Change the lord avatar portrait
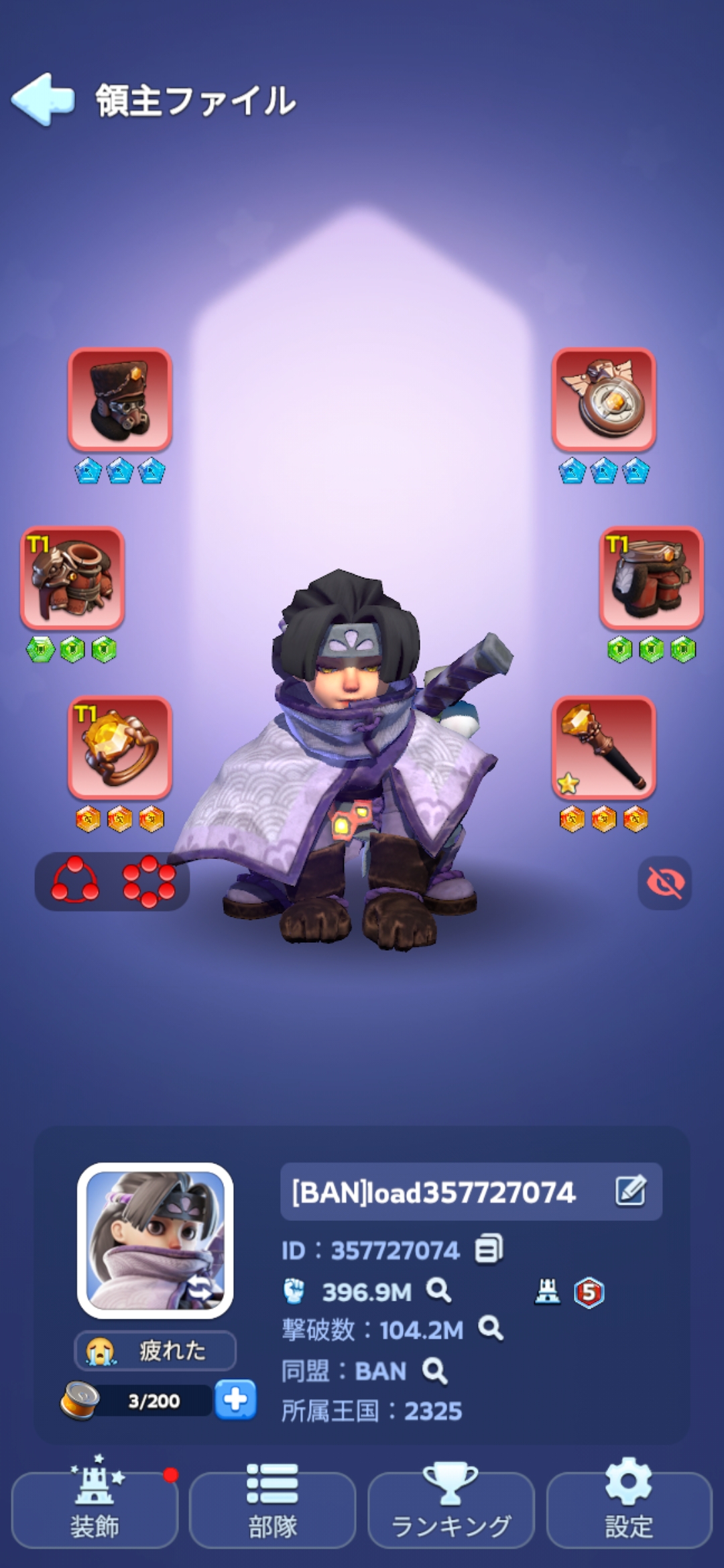 click(156, 1240)
